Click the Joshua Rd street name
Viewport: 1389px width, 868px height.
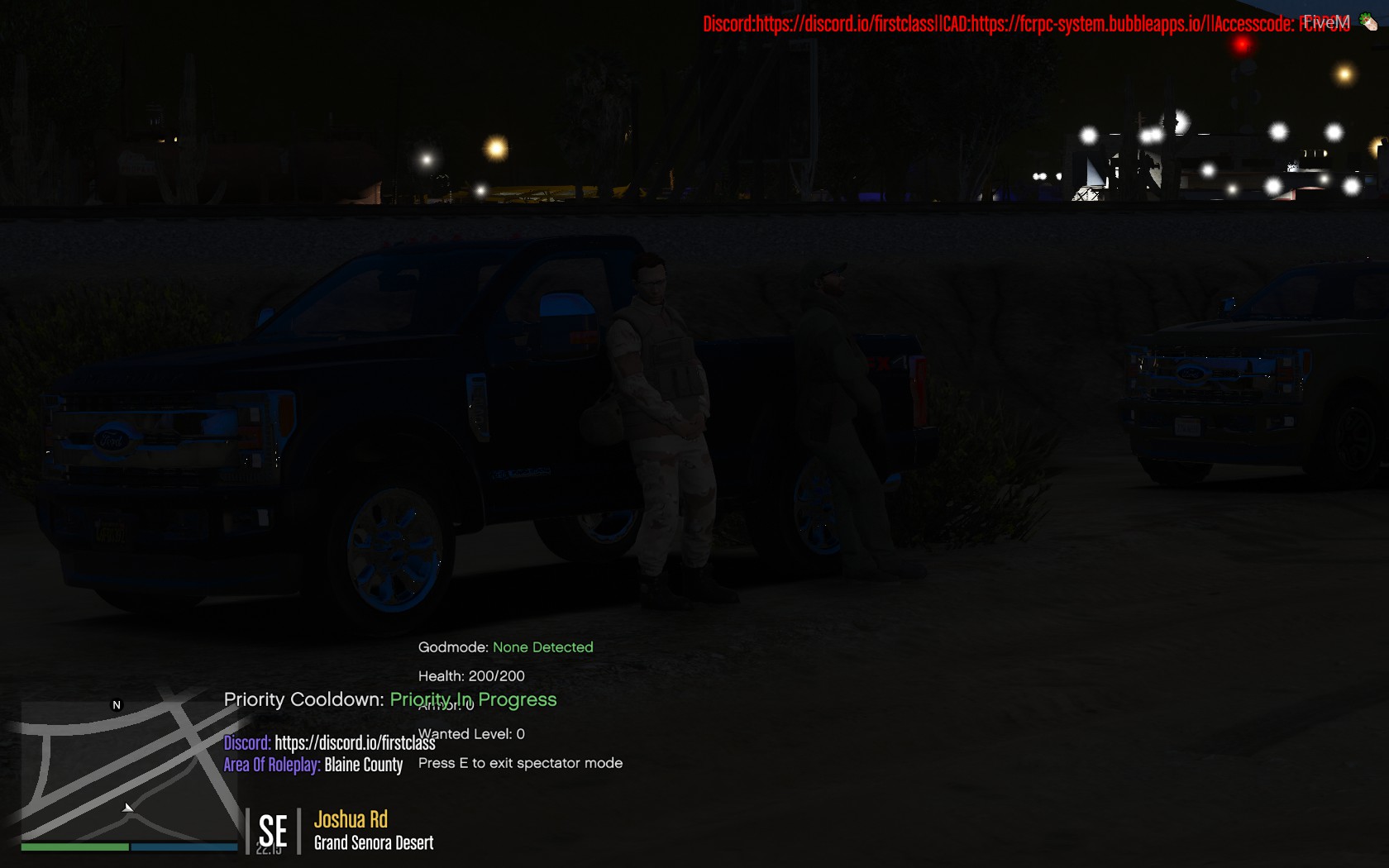point(351,818)
